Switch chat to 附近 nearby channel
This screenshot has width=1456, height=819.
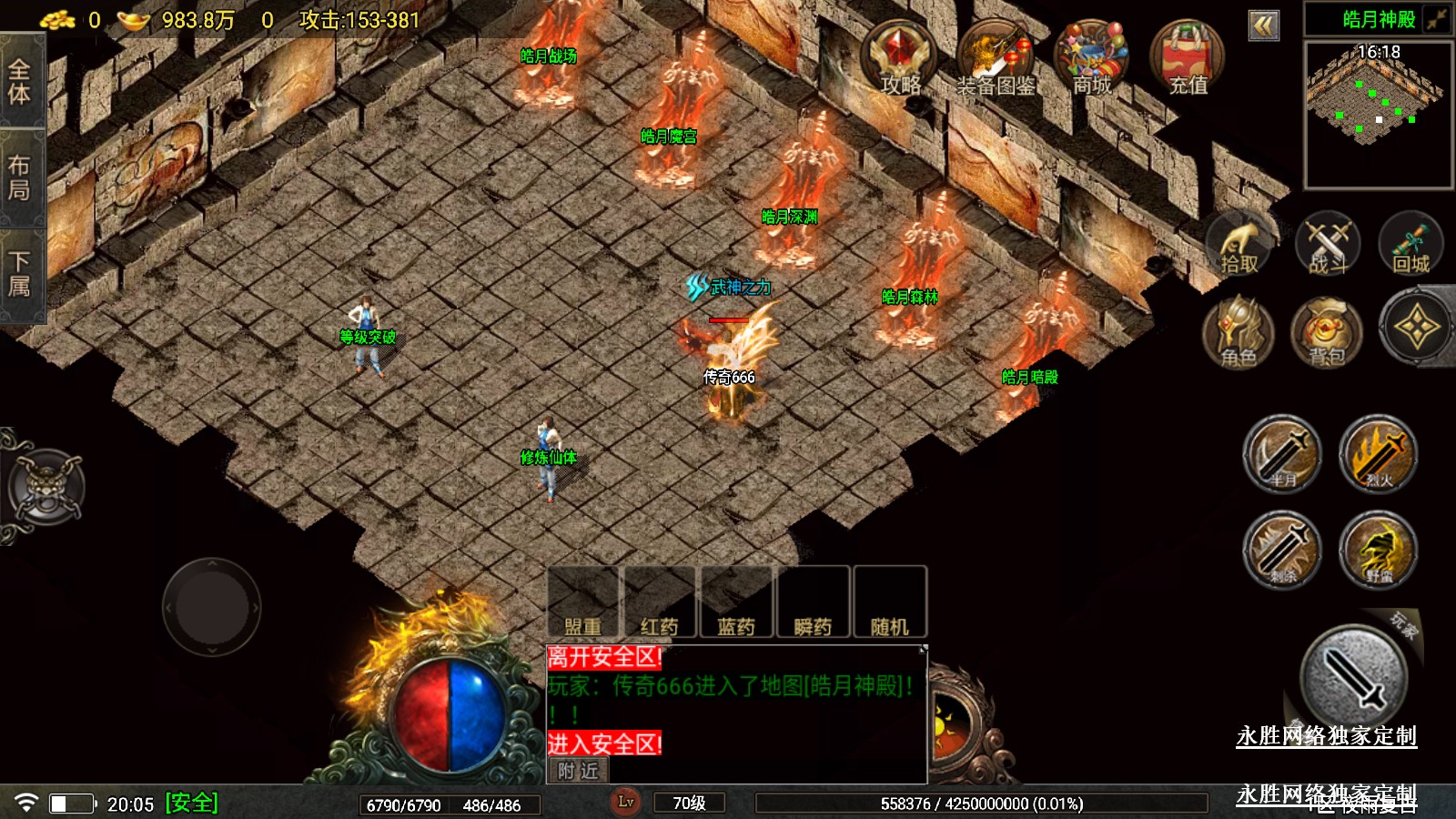point(579,771)
